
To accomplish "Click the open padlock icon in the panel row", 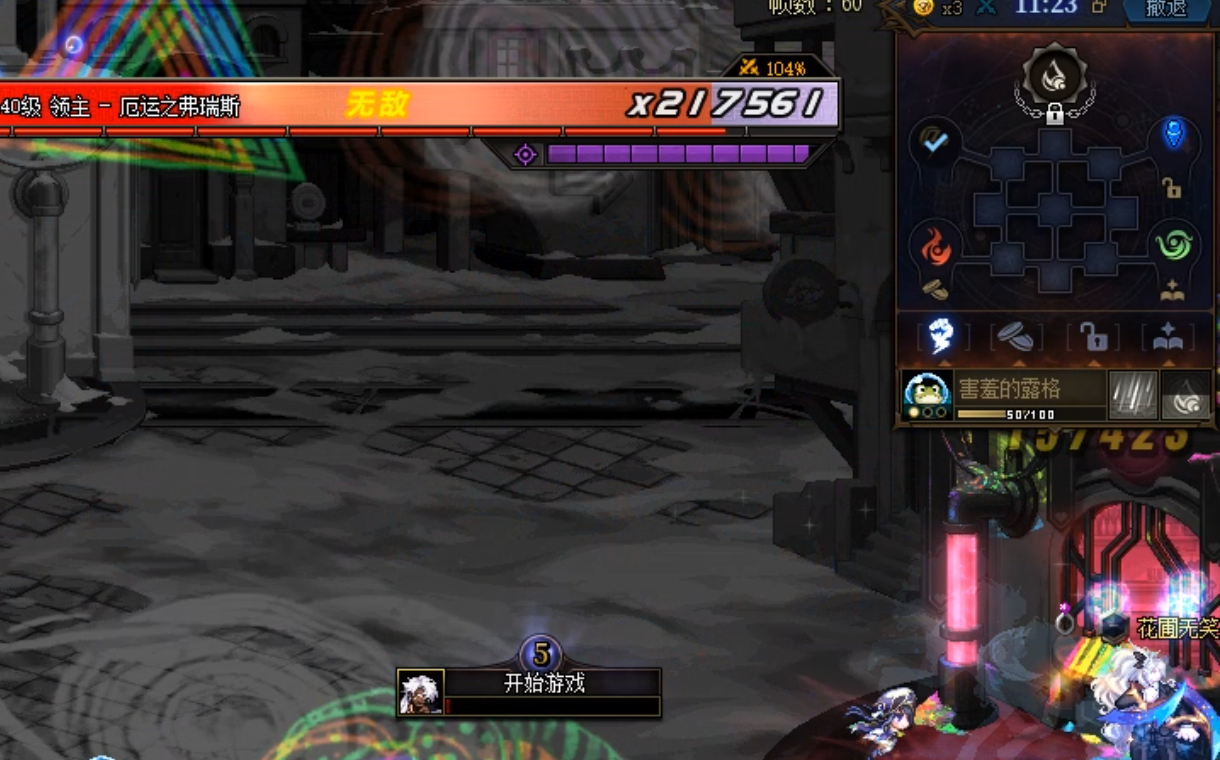I will point(1093,337).
